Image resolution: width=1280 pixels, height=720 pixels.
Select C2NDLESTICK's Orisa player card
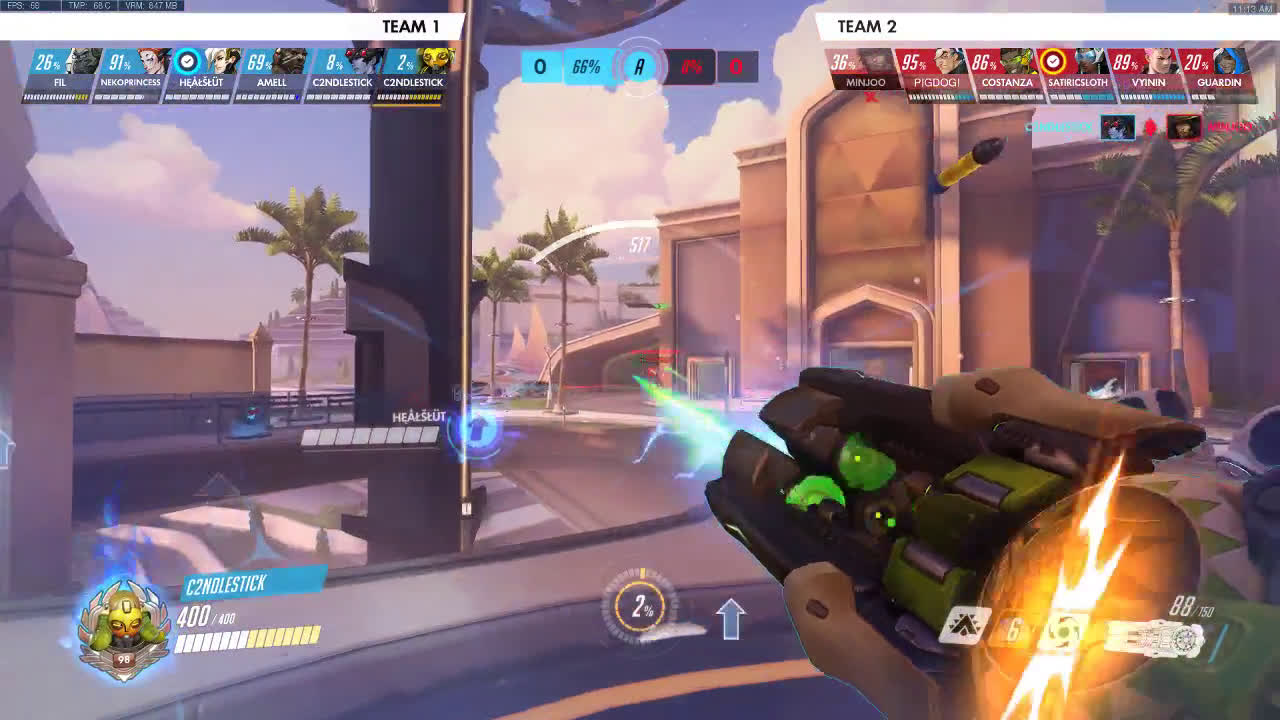point(412,72)
